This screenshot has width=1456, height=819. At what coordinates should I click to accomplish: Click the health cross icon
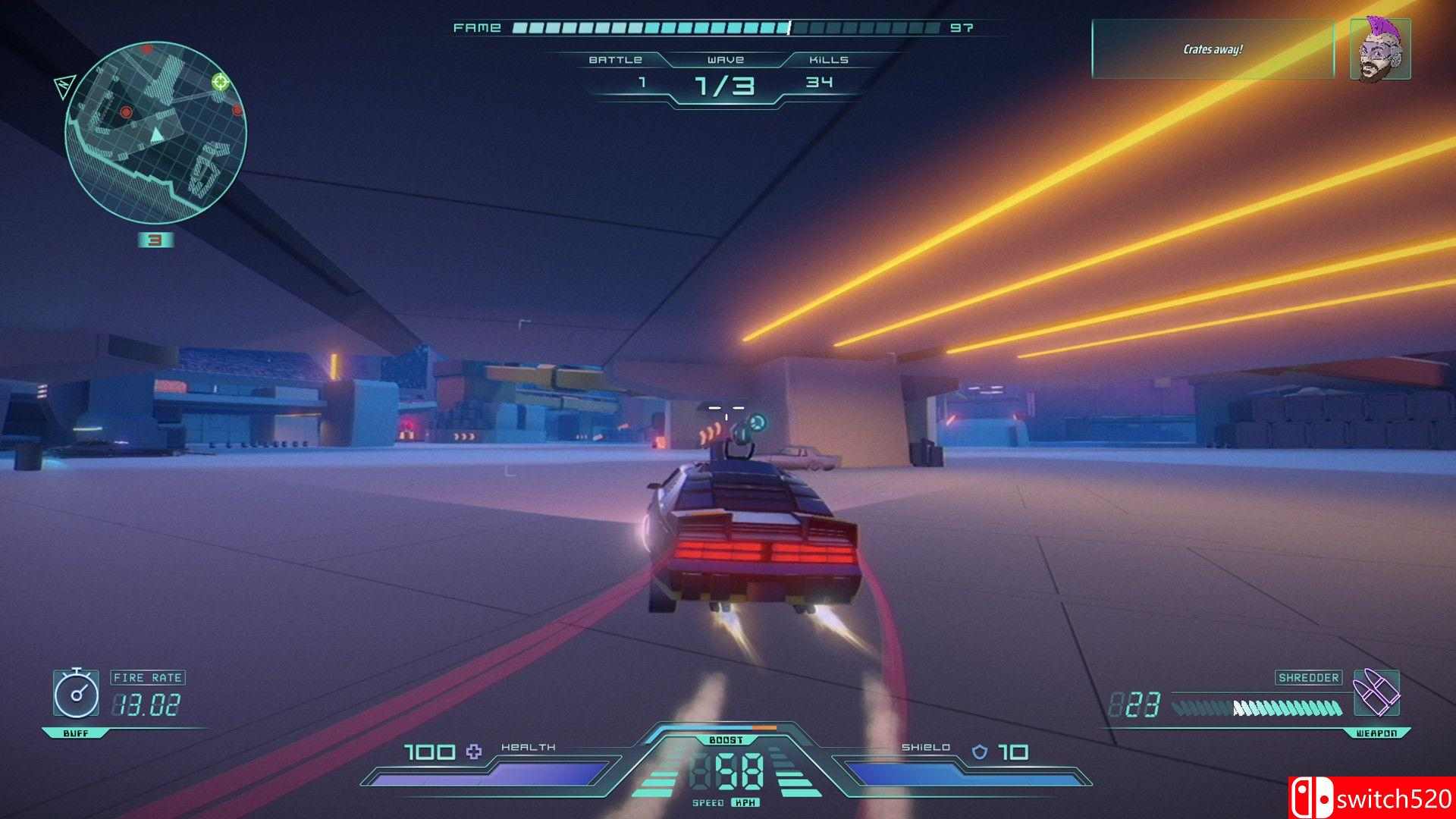point(474,752)
